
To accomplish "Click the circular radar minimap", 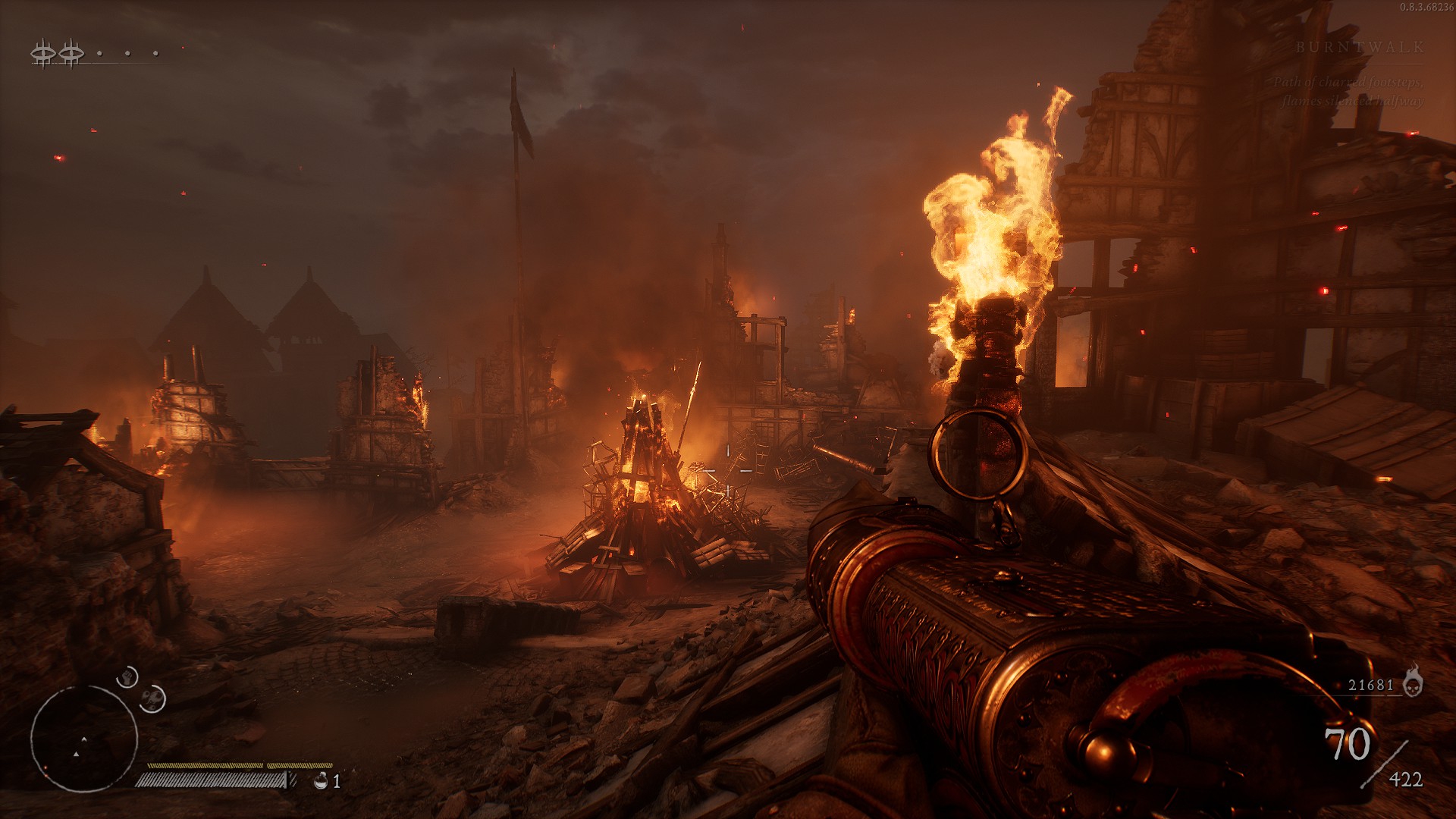I will (x=83, y=739).
